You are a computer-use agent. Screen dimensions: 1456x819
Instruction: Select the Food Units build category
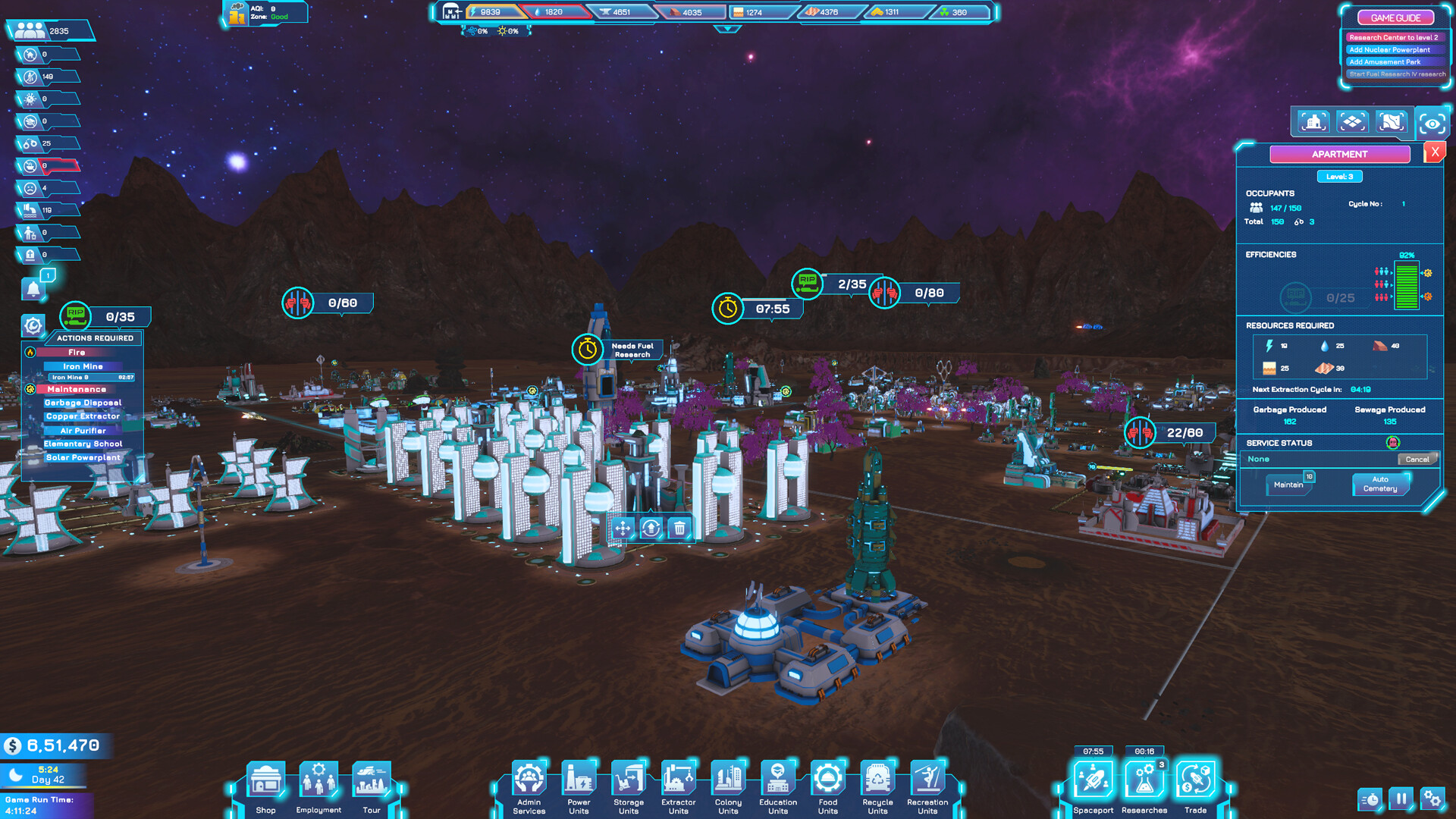pyautogui.click(x=827, y=781)
